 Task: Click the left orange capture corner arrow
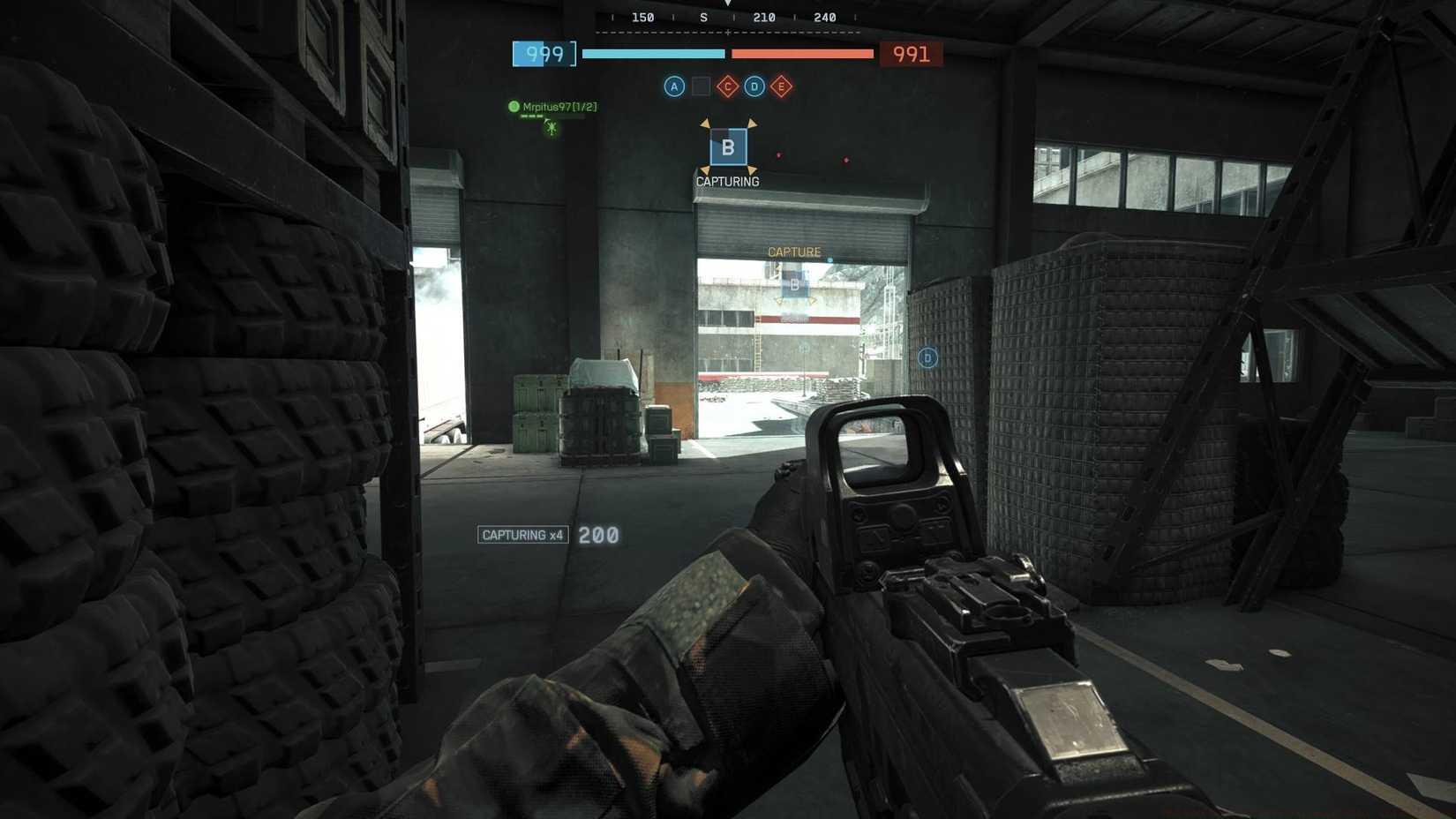(706, 124)
